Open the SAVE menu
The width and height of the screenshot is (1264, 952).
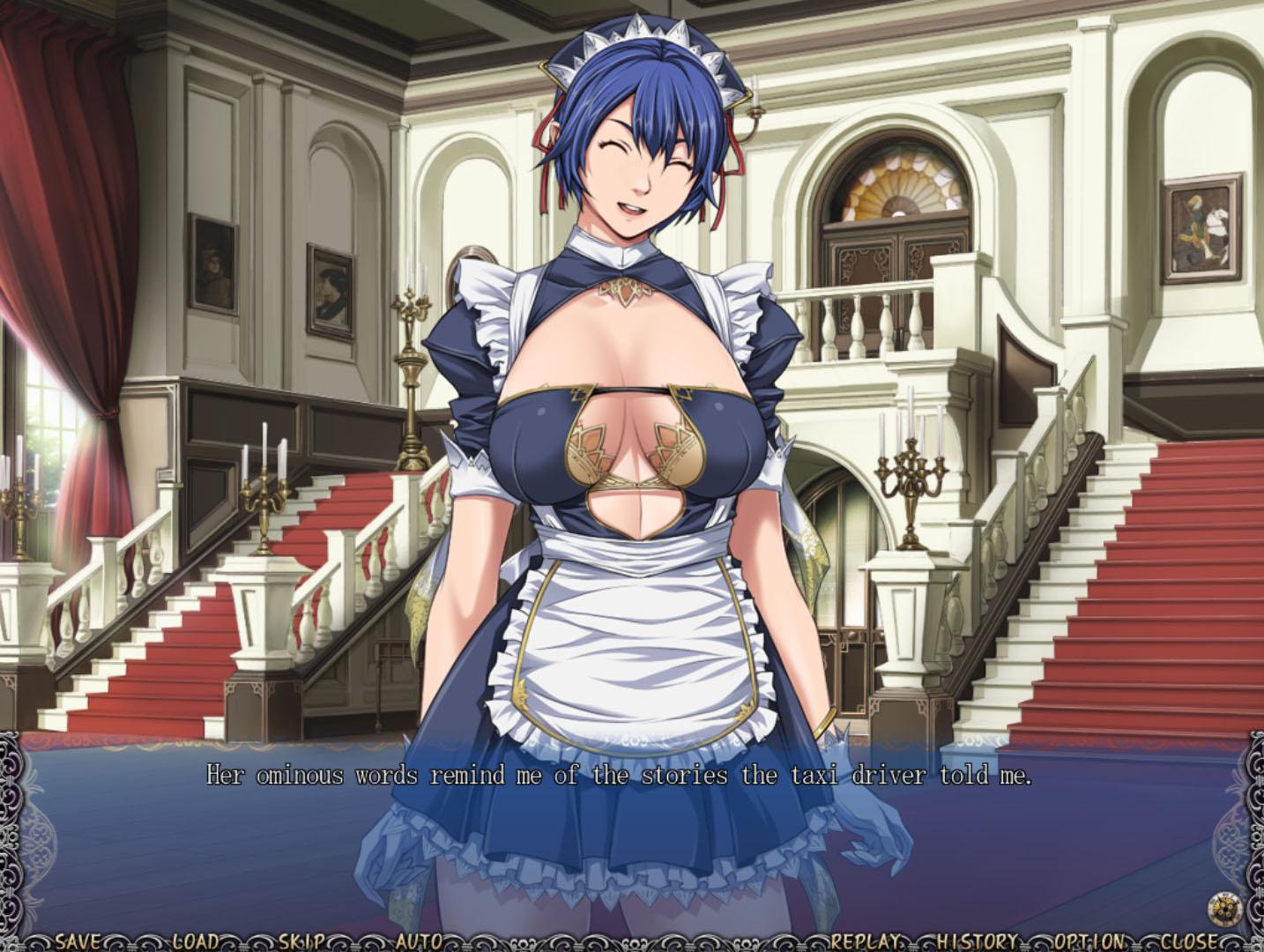(78, 941)
